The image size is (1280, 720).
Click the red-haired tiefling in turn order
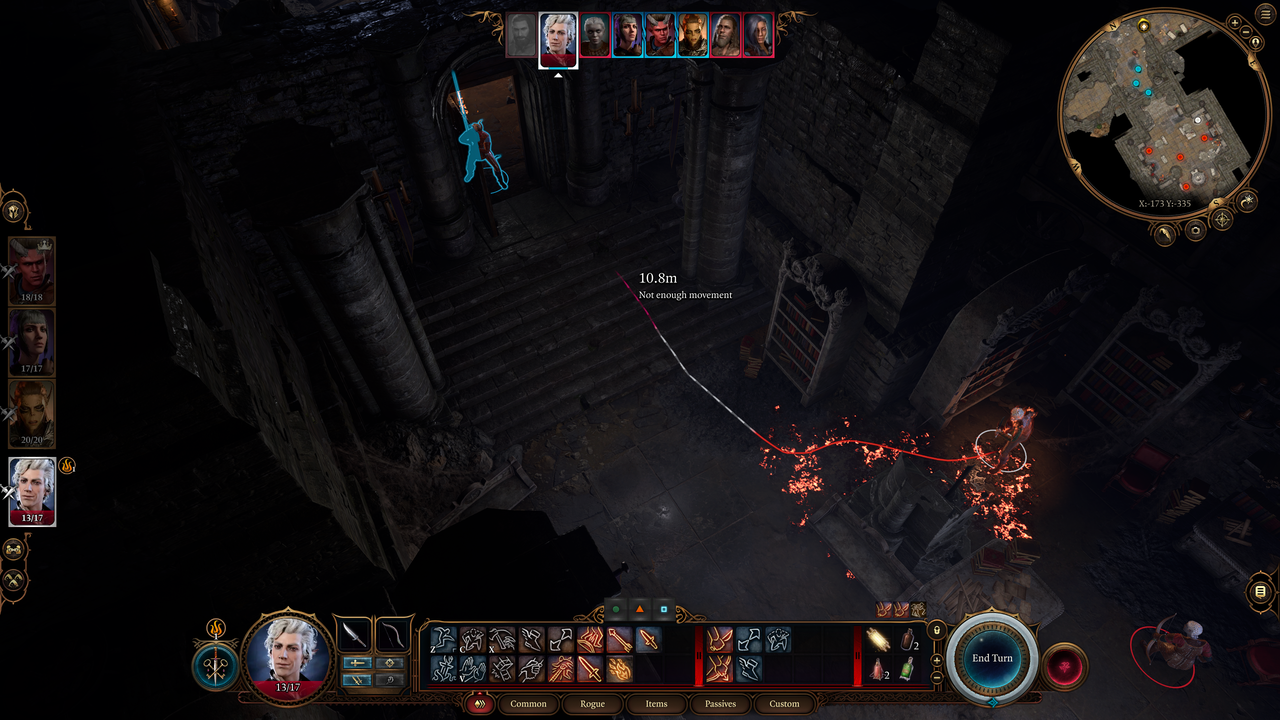click(x=660, y=36)
